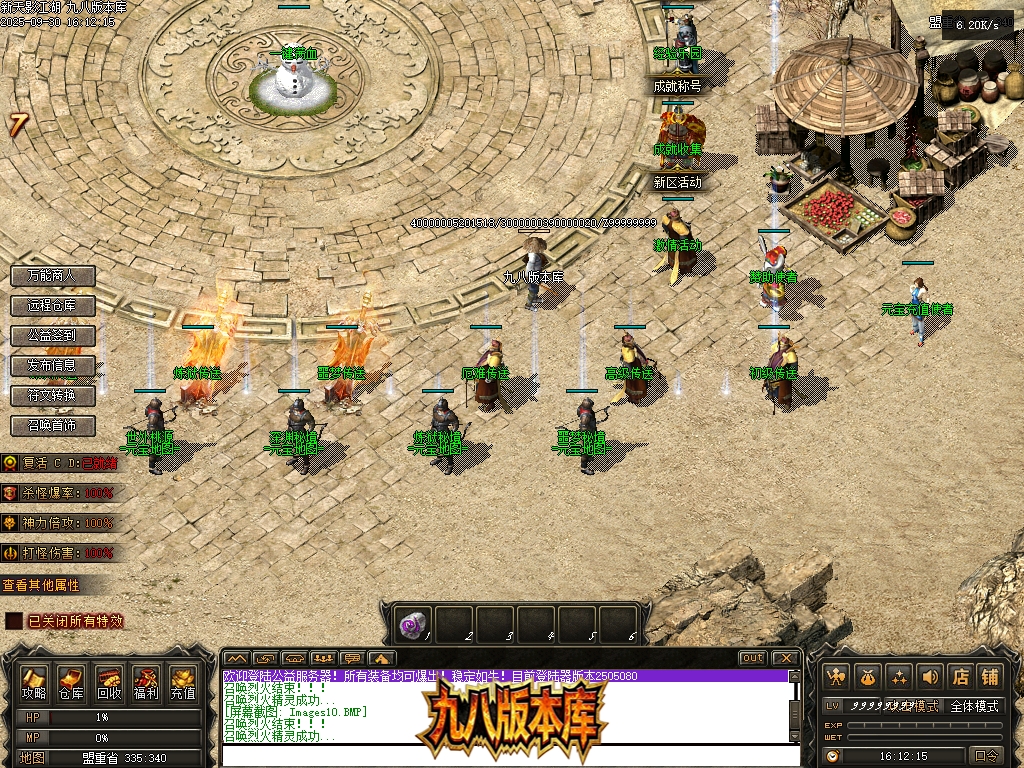
Task: Close the chat panel with X
Action: [786, 658]
